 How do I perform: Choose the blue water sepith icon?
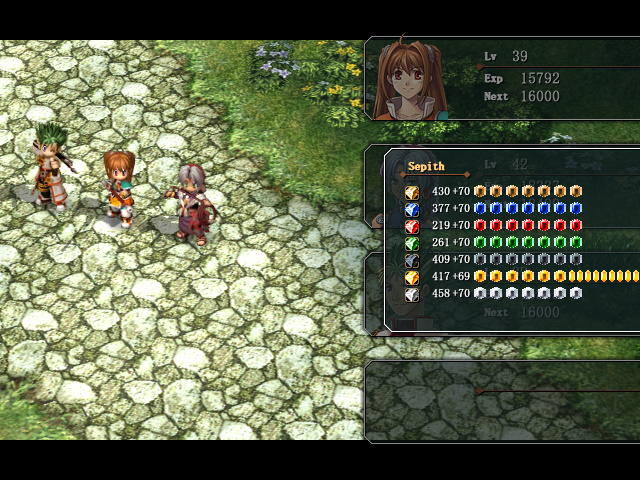click(411, 209)
